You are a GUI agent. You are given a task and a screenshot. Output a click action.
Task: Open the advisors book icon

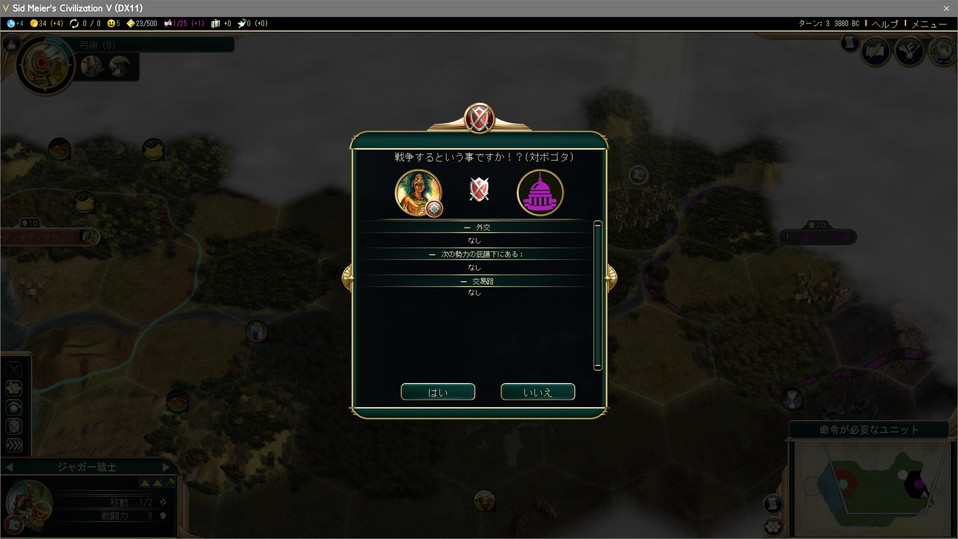[x=877, y=51]
